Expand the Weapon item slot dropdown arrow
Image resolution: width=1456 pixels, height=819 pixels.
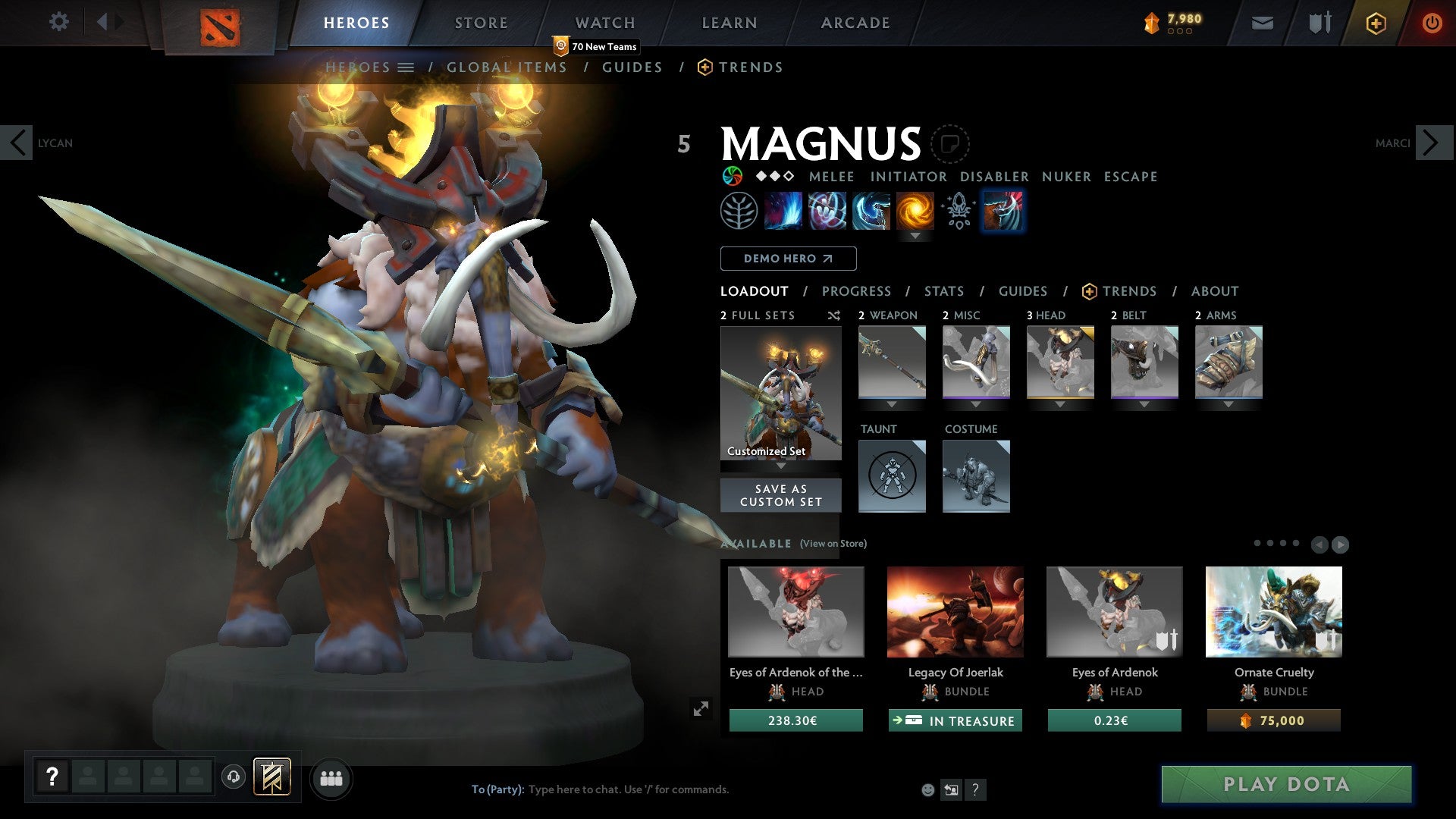pyautogui.click(x=892, y=404)
